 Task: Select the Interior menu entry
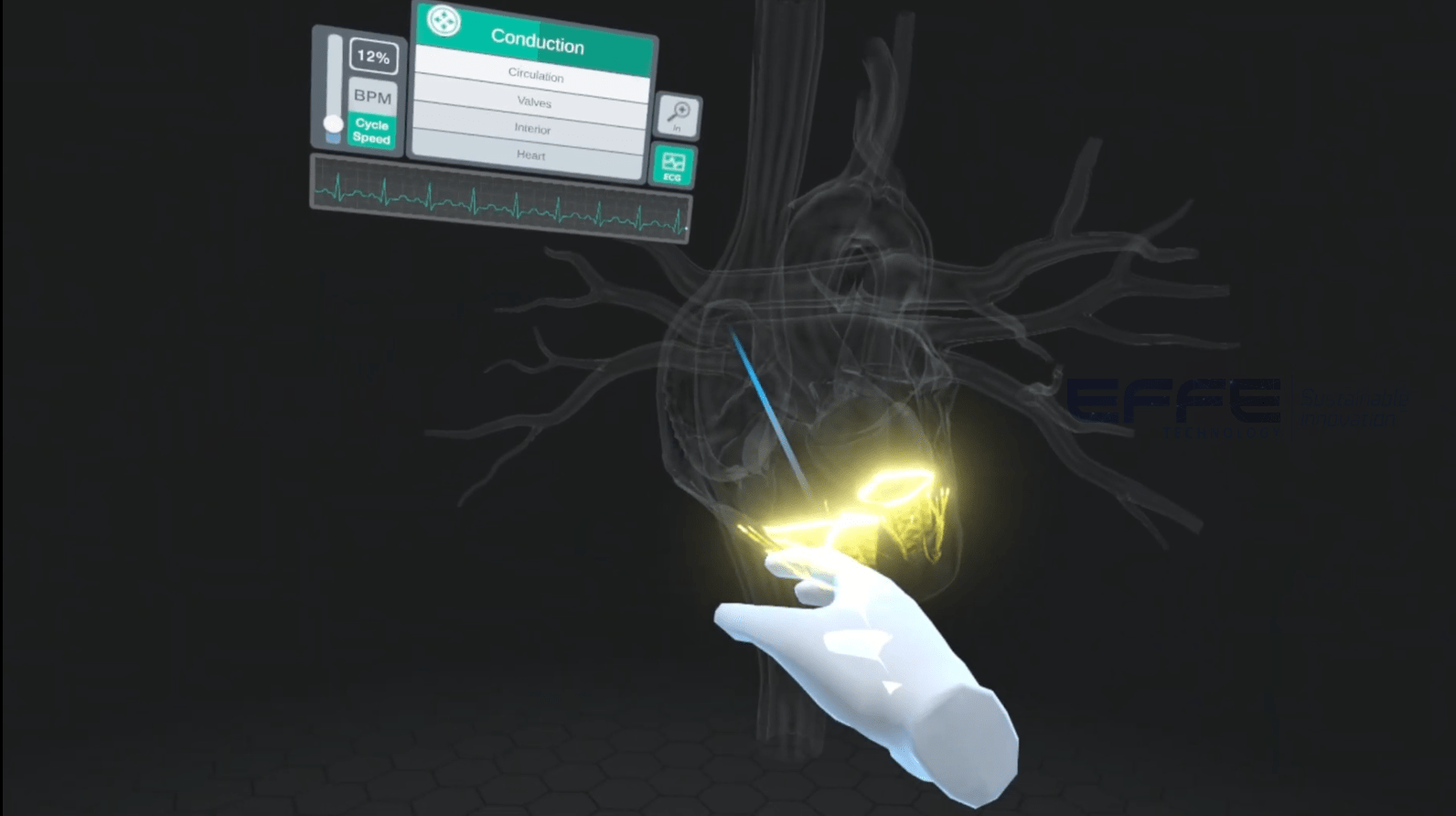[x=532, y=130]
